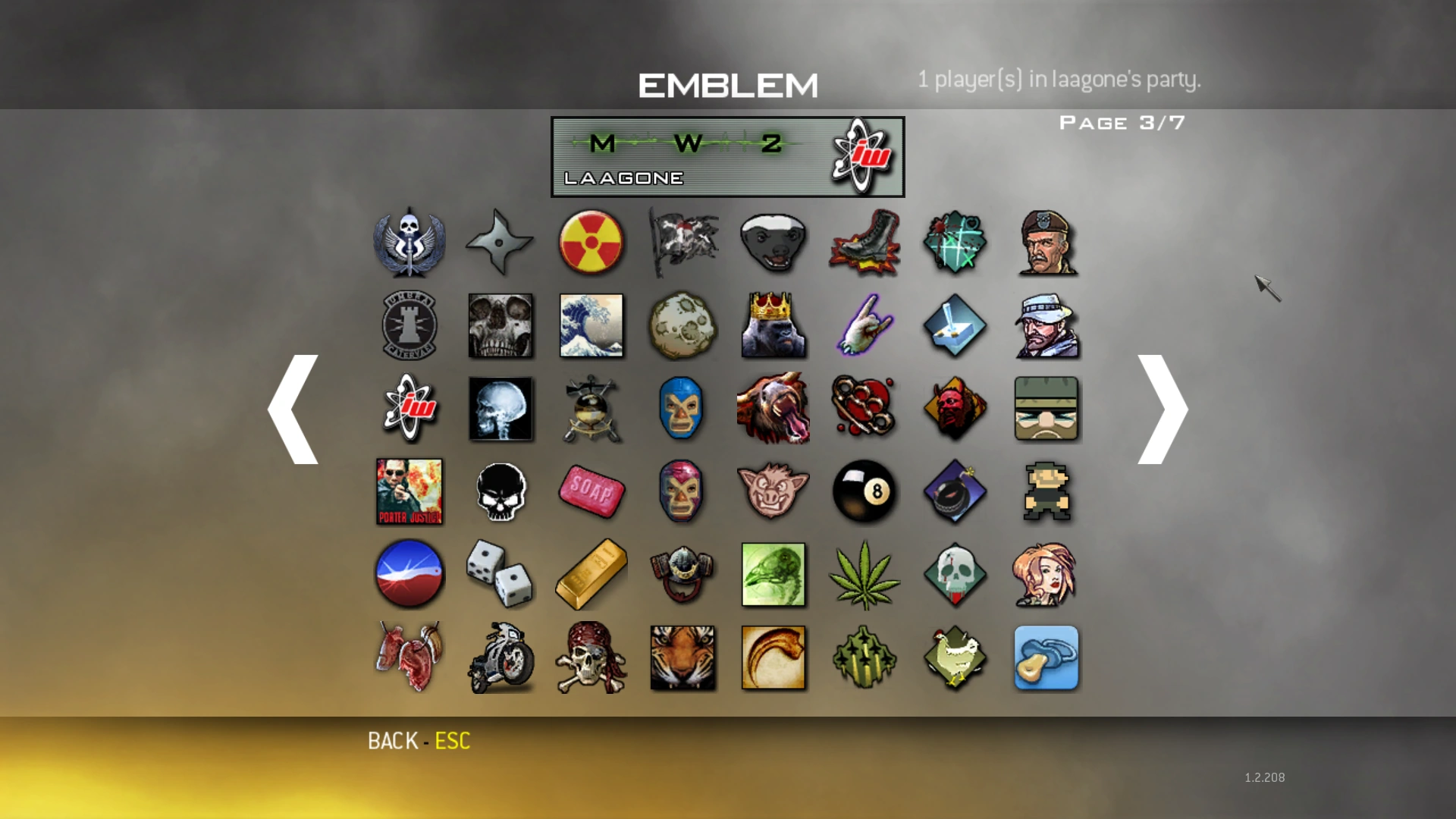The height and width of the screenshot is (819, 1456).
Task: Select the shuriken emblem
Action: pos(500,243)
